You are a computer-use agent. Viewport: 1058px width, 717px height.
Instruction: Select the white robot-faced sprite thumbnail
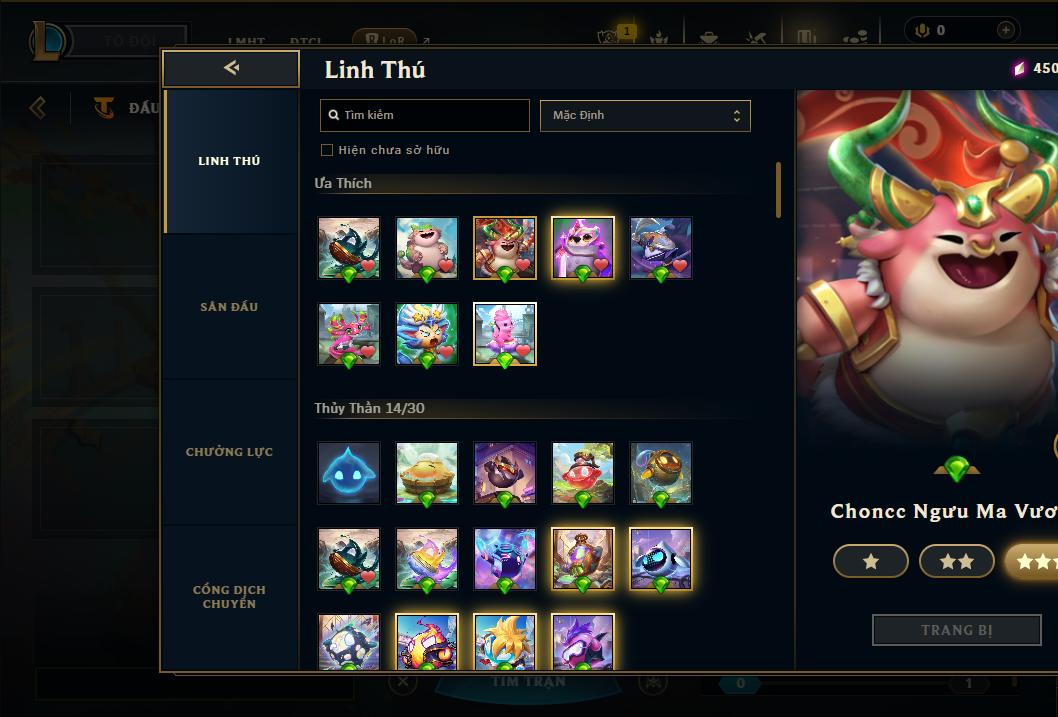click(x=661, y=559)
